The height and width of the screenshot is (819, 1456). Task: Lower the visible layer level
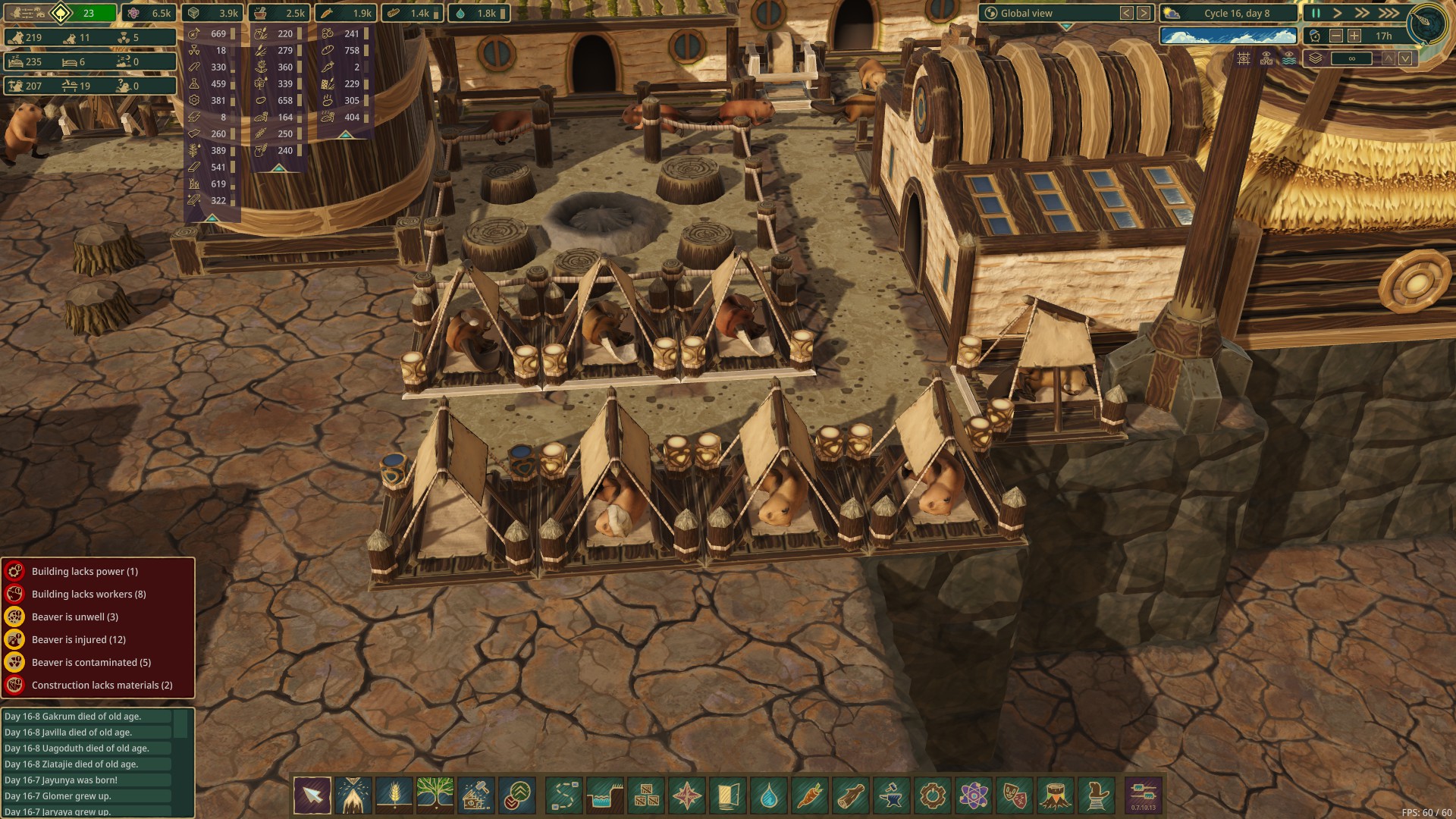point(1405,58)
